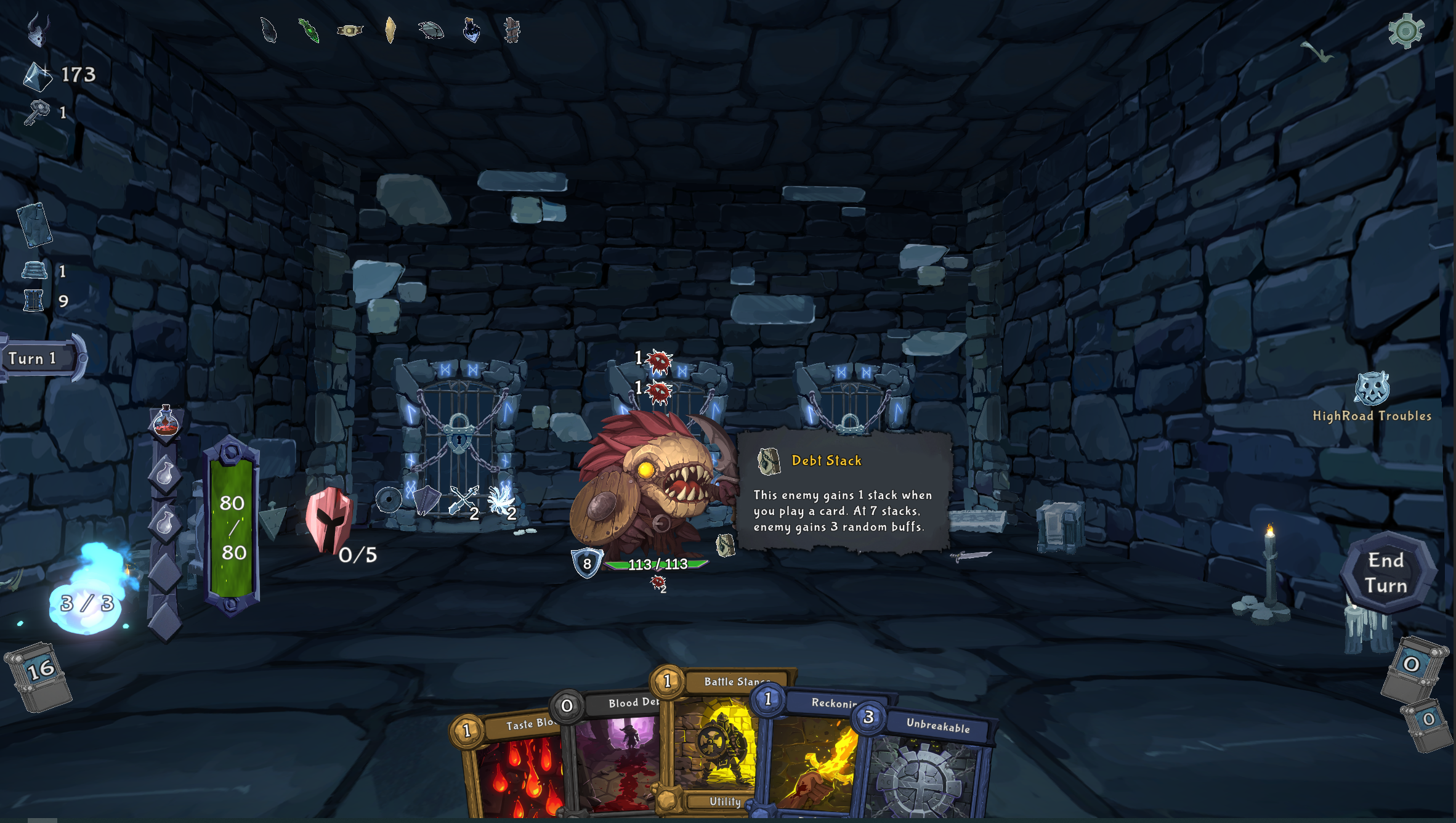Inspect the championship belt trinket at the top
Viewport: 1456px width, 823px height.
pyautogui.click(x=349, y=30)
